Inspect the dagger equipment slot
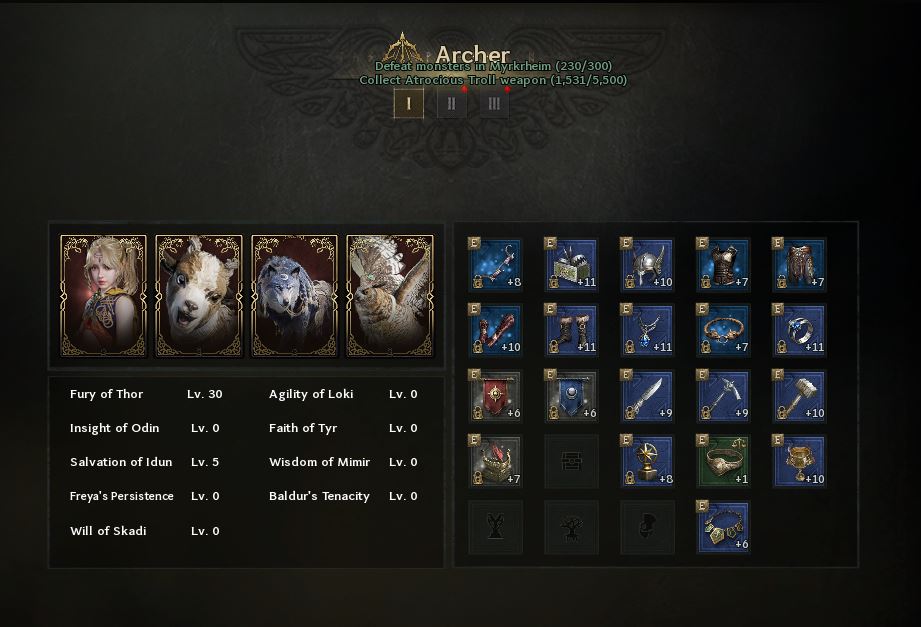Image resolution: width=921 pixels, height=627 pixels. coord(648,396)
